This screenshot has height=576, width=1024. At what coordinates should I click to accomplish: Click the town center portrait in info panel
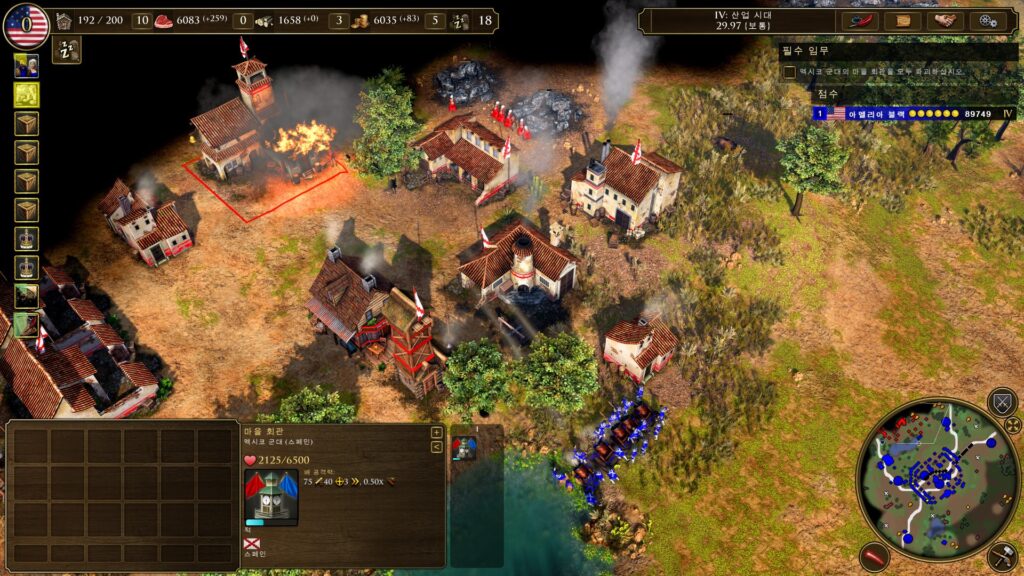click(x=271, y=497)
